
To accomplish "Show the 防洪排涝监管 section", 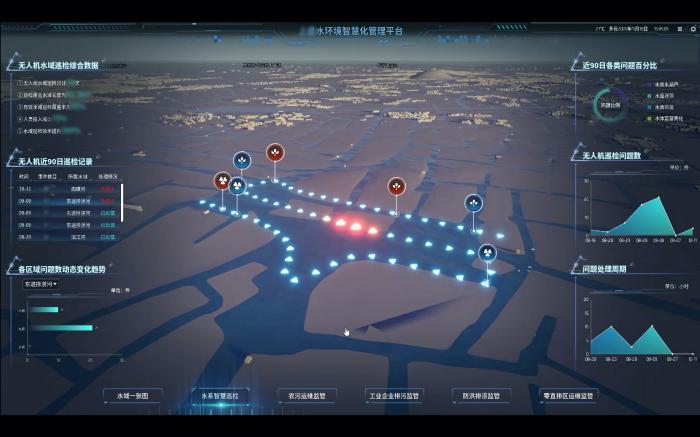I will (482, 396).
